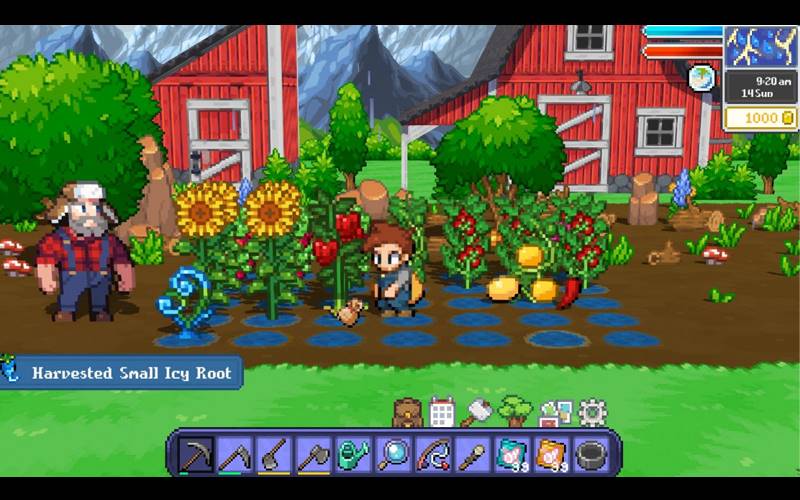
Task: Pick the magnifying glass tool
Action: pos(393,454)
